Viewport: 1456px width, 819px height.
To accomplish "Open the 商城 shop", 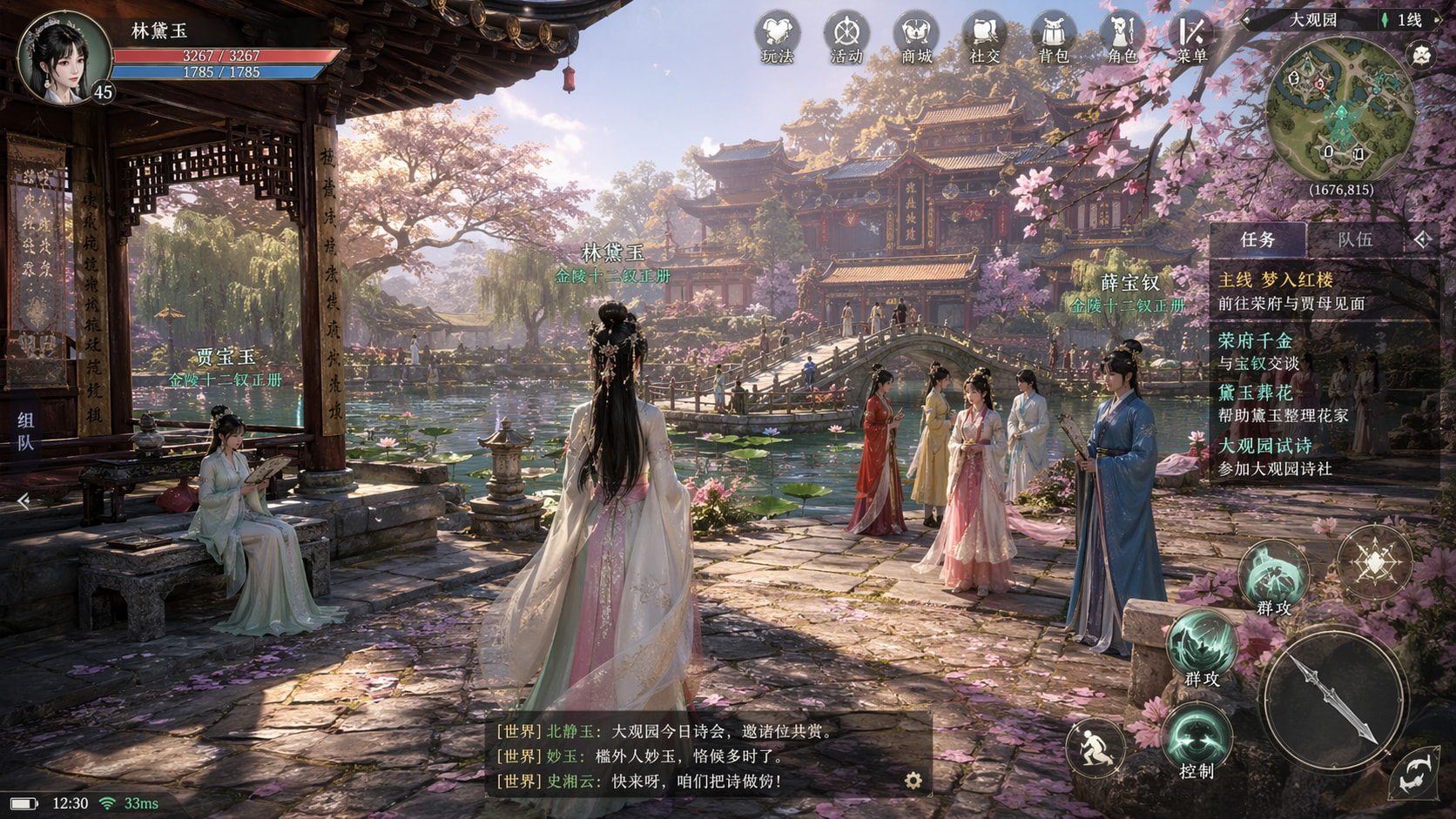I will click(x=915, y=38).
